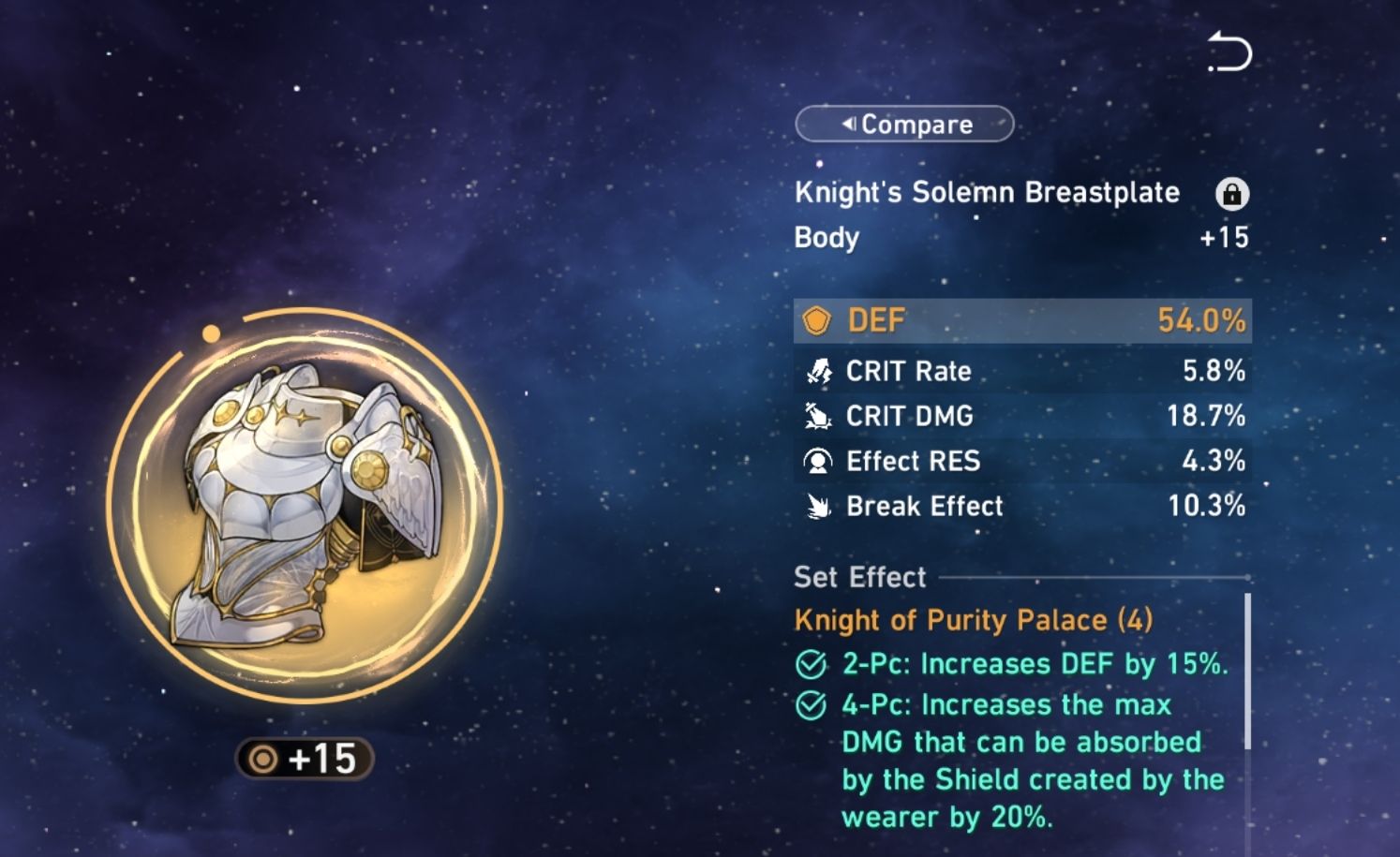Select the Body slot label
Viewport: 1400px width, 857px height.
tap(826, 238)
